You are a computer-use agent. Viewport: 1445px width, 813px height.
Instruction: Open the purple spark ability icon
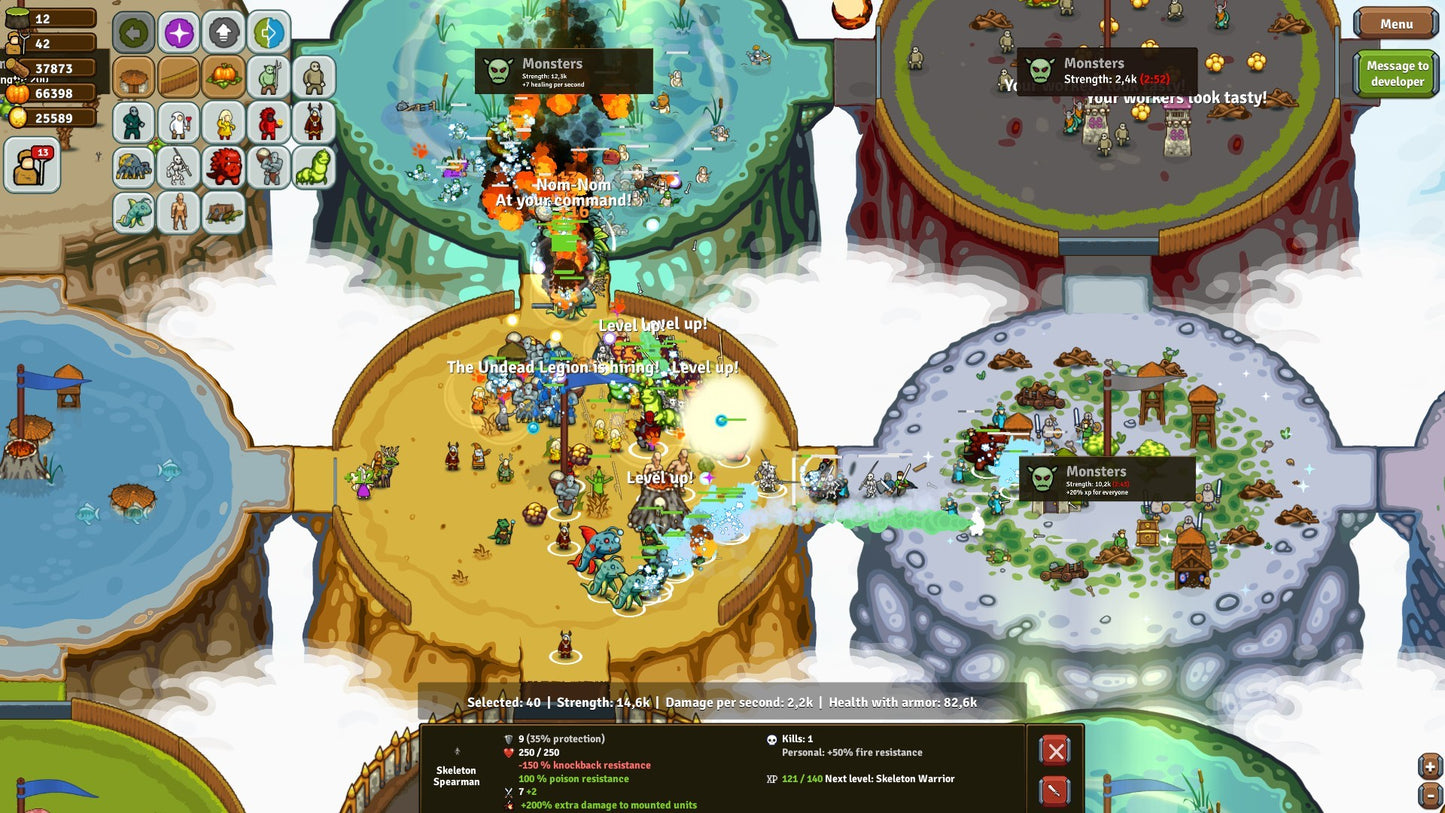pos(178,31)
